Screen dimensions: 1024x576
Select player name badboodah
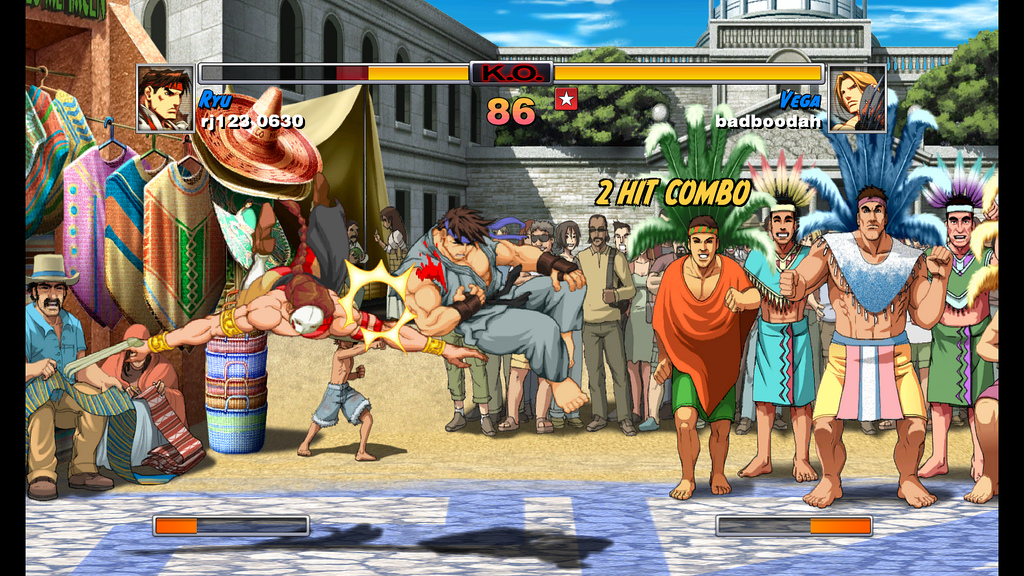768,121
